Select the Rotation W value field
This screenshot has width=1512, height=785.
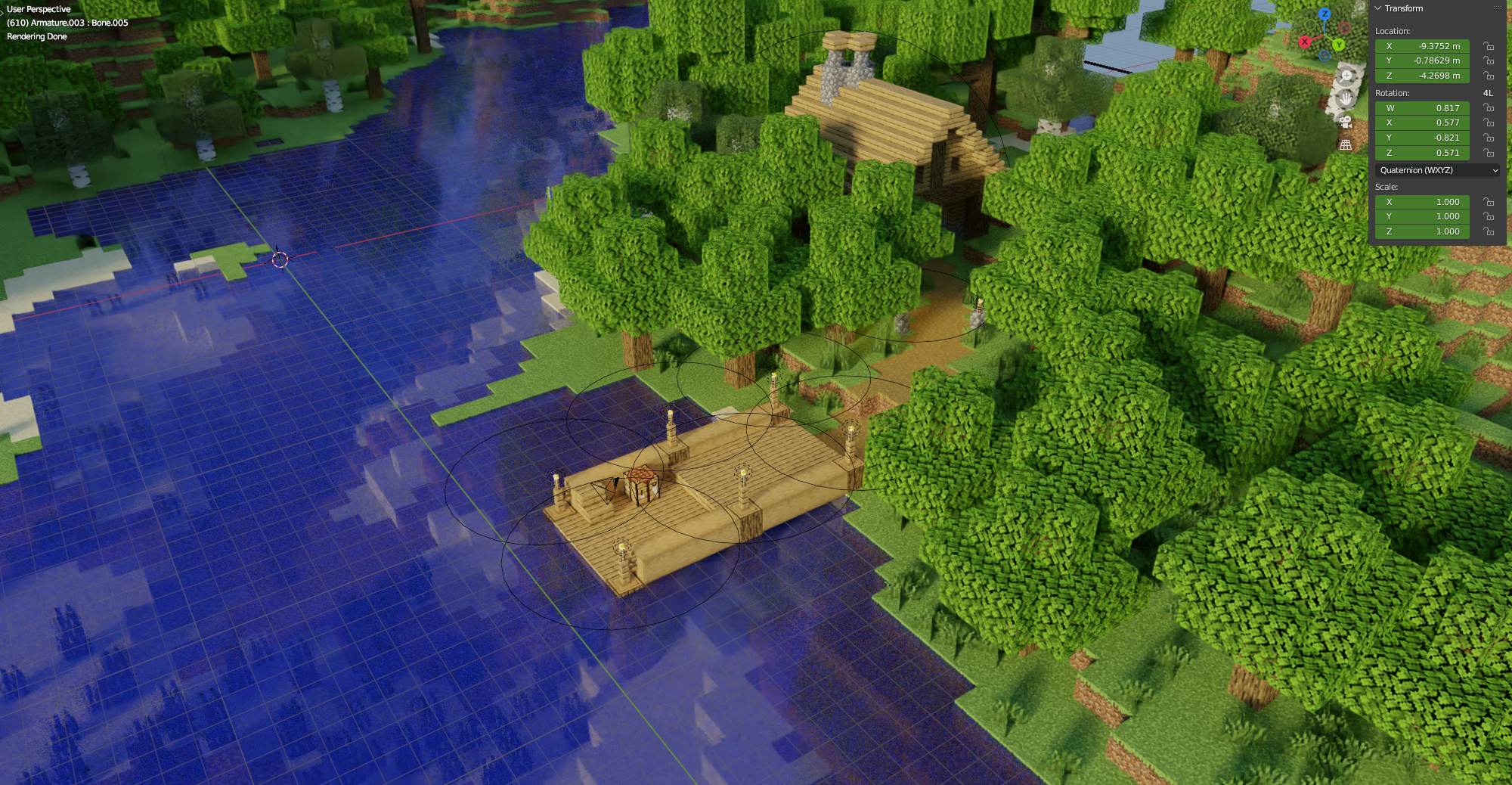click(x=1422, y=108)
